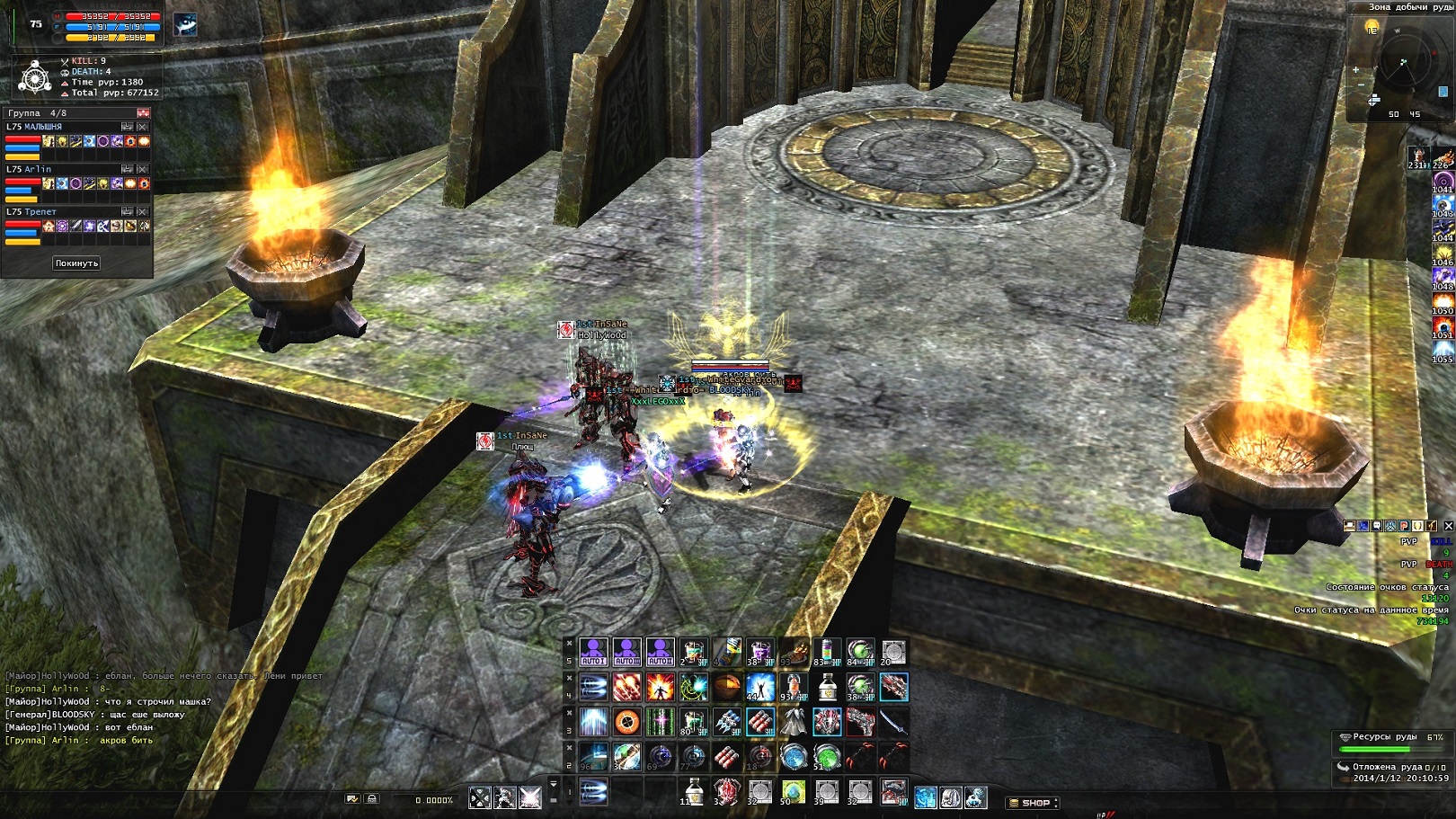The image size is (1456, 819).
Task: Click the blue eye portrait icon
Action: 186,23
